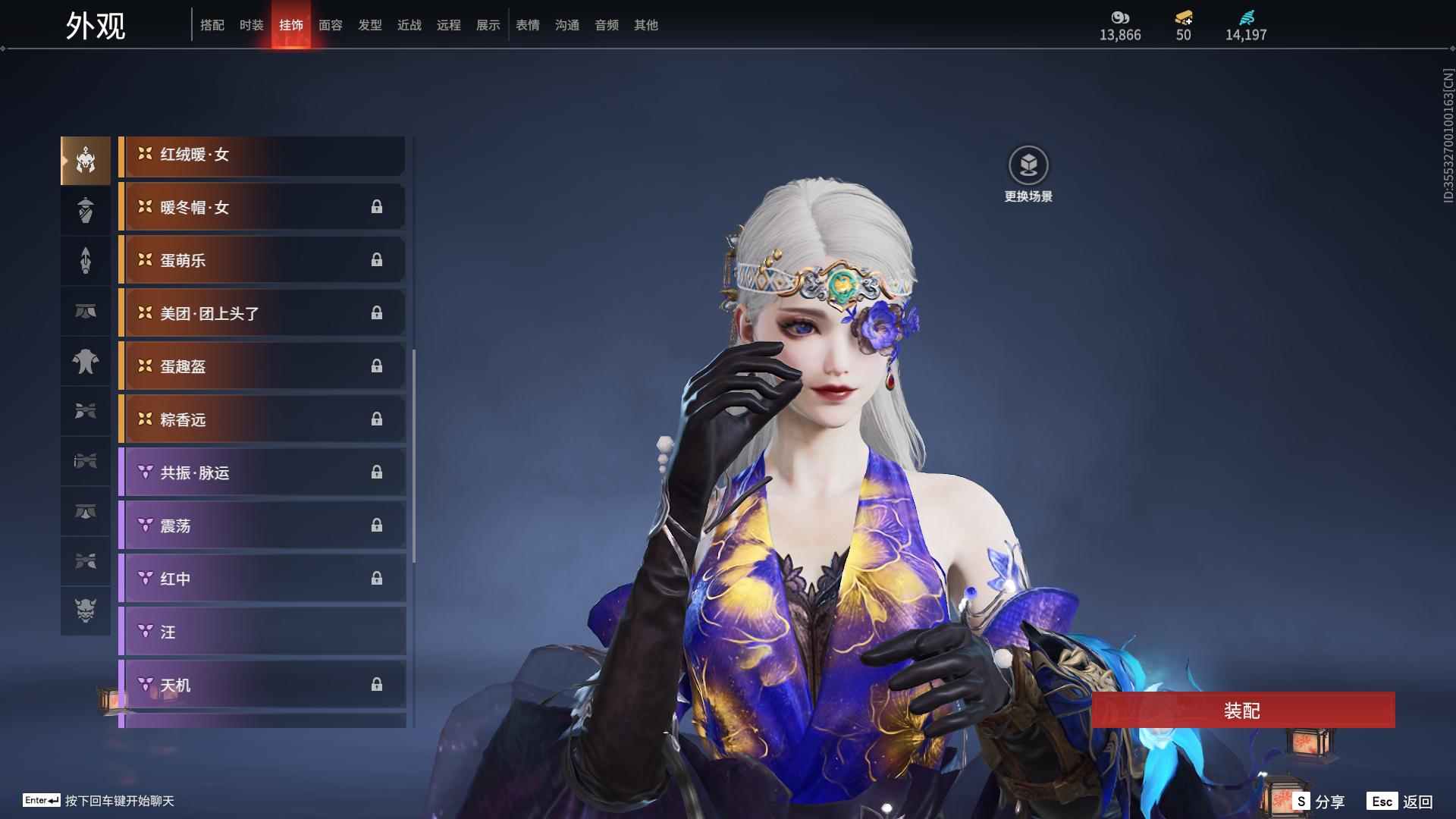This screenshot has height=819, width=1456.
Task: Choose the 粽香远 accessory
Action: pyautogui.click(x=262, y=420)
